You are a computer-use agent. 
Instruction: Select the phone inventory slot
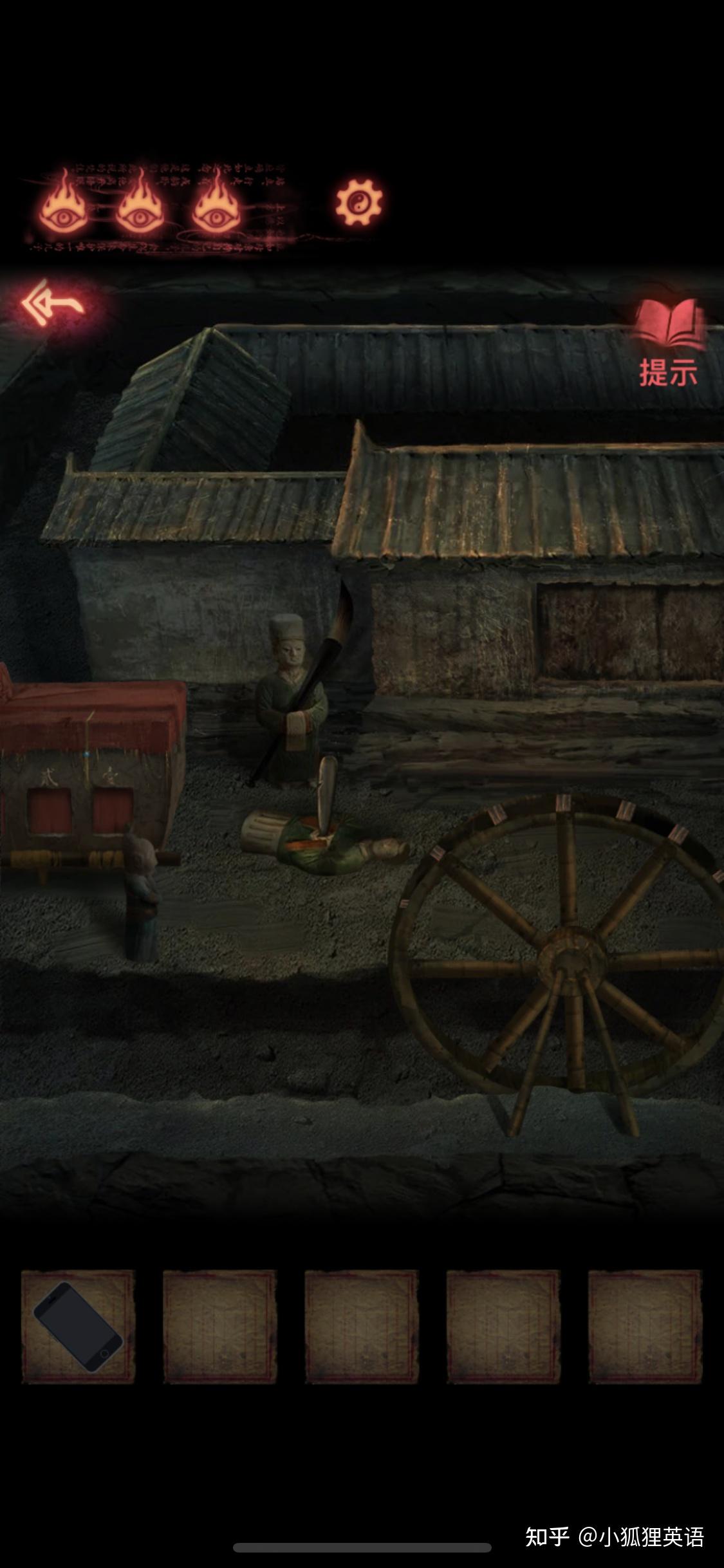pos(78,1327)
